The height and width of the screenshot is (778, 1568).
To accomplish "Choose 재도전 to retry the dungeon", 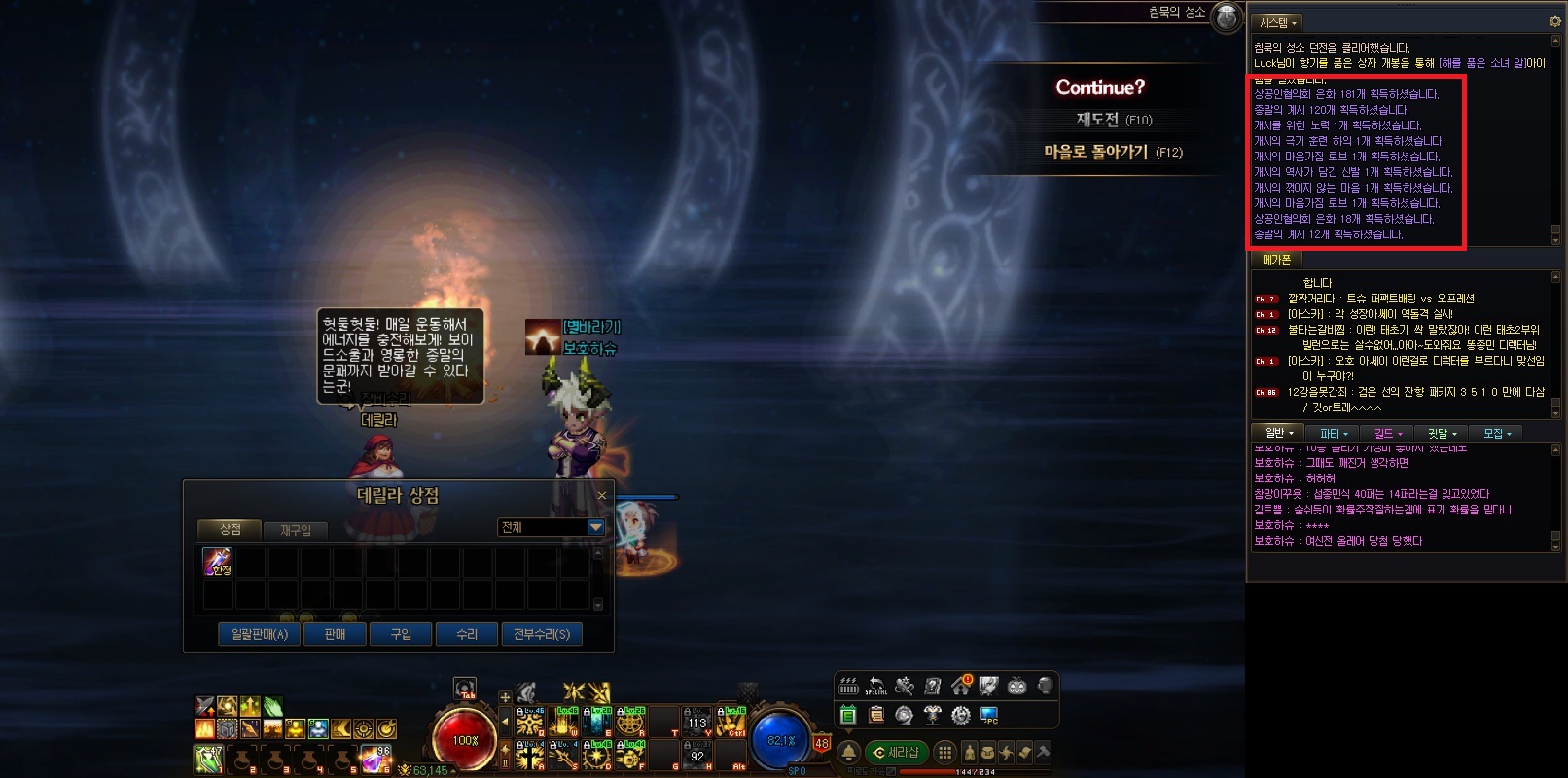I will tap(1113, 120).
